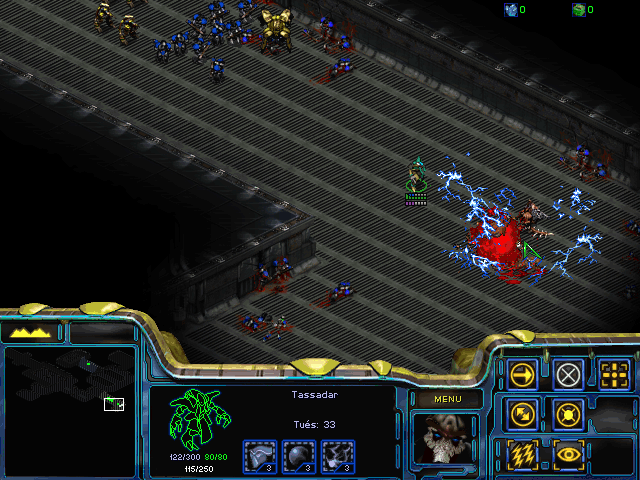Use the Hallucination eye ability
Image resolution: width=640 pixels, height=480 pixels.
(x=569, y=454)
